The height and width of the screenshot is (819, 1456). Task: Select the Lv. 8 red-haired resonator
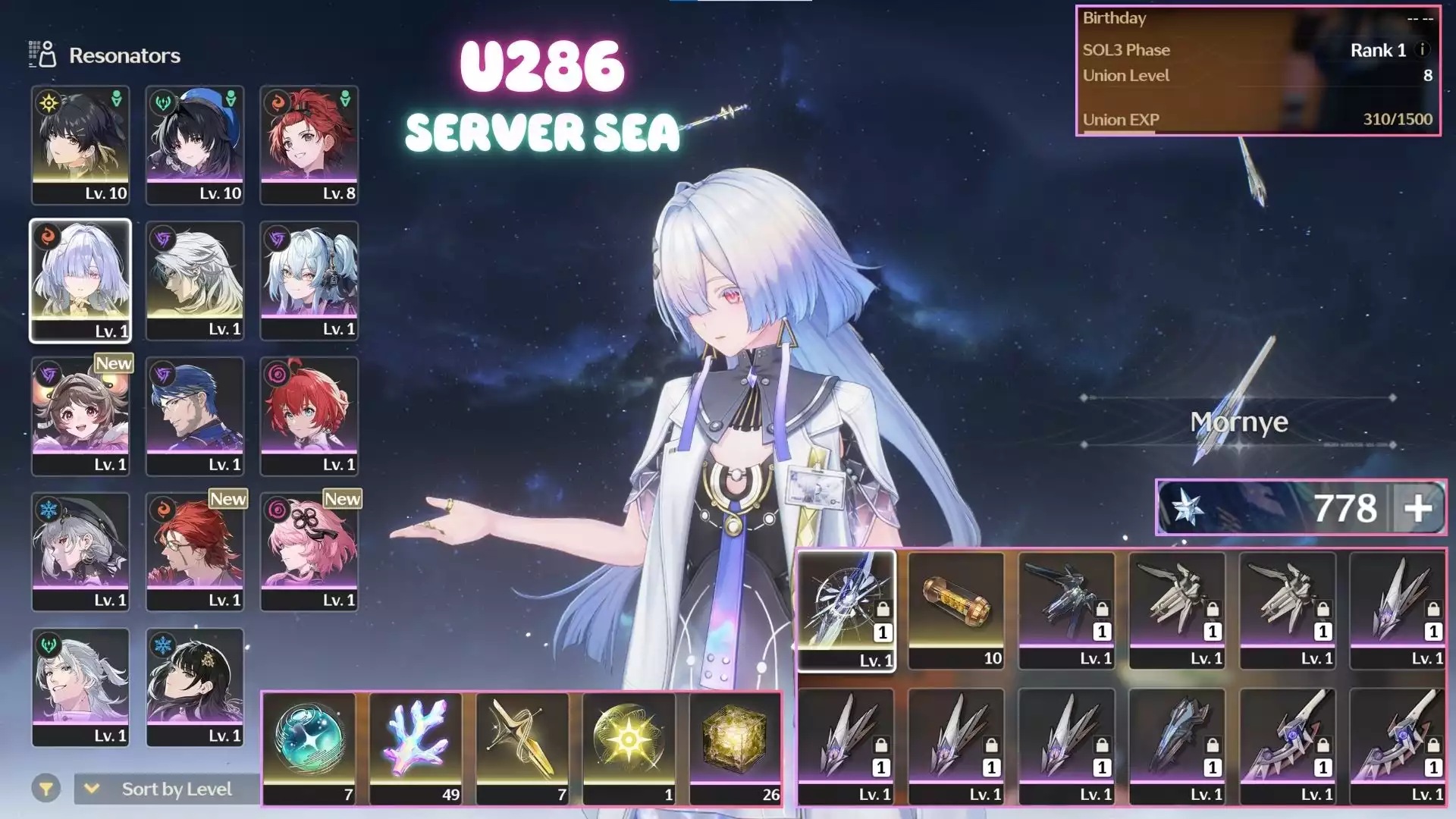click(x=309, y=145)
